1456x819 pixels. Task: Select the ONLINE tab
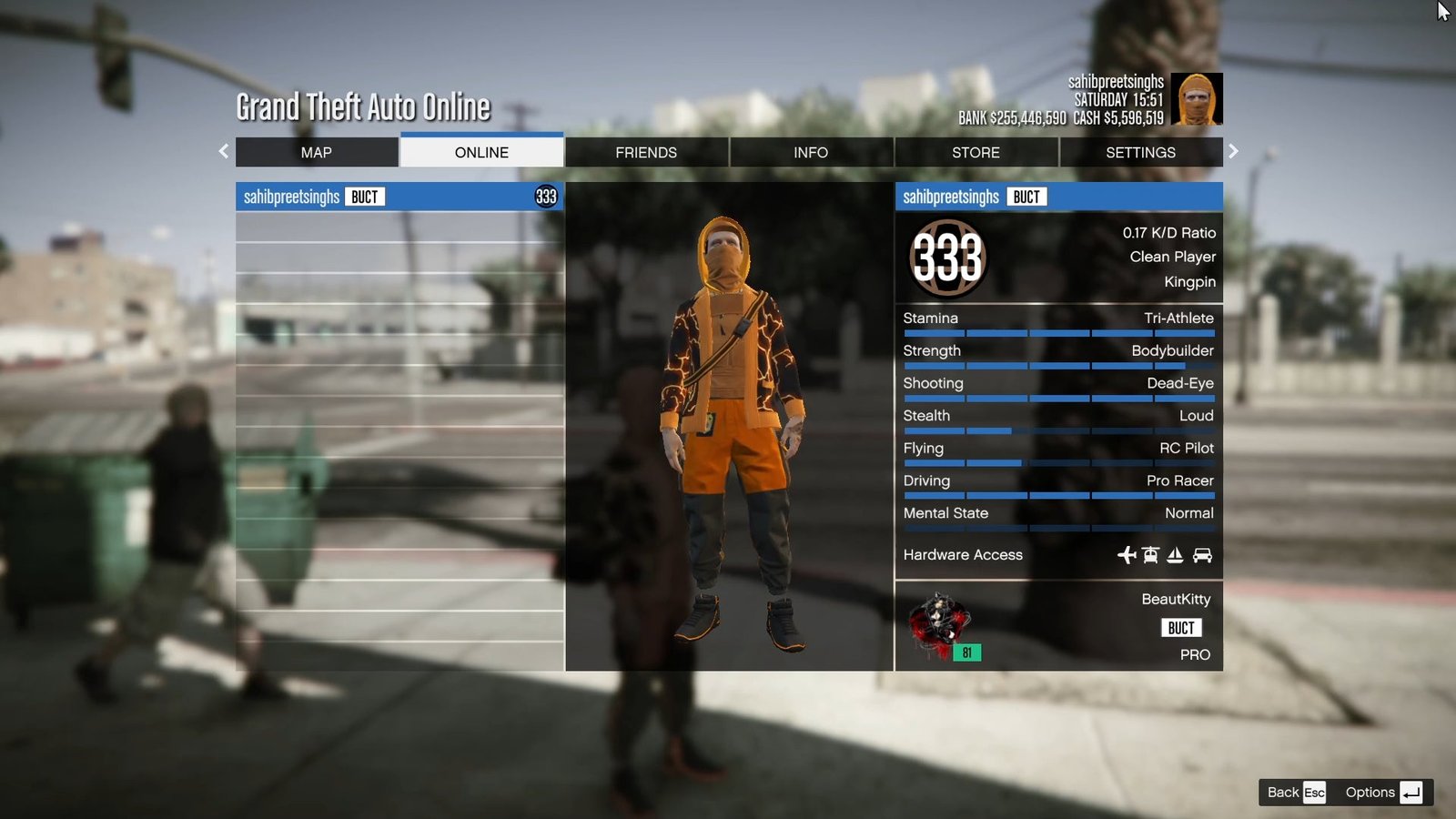pos(481,152)
